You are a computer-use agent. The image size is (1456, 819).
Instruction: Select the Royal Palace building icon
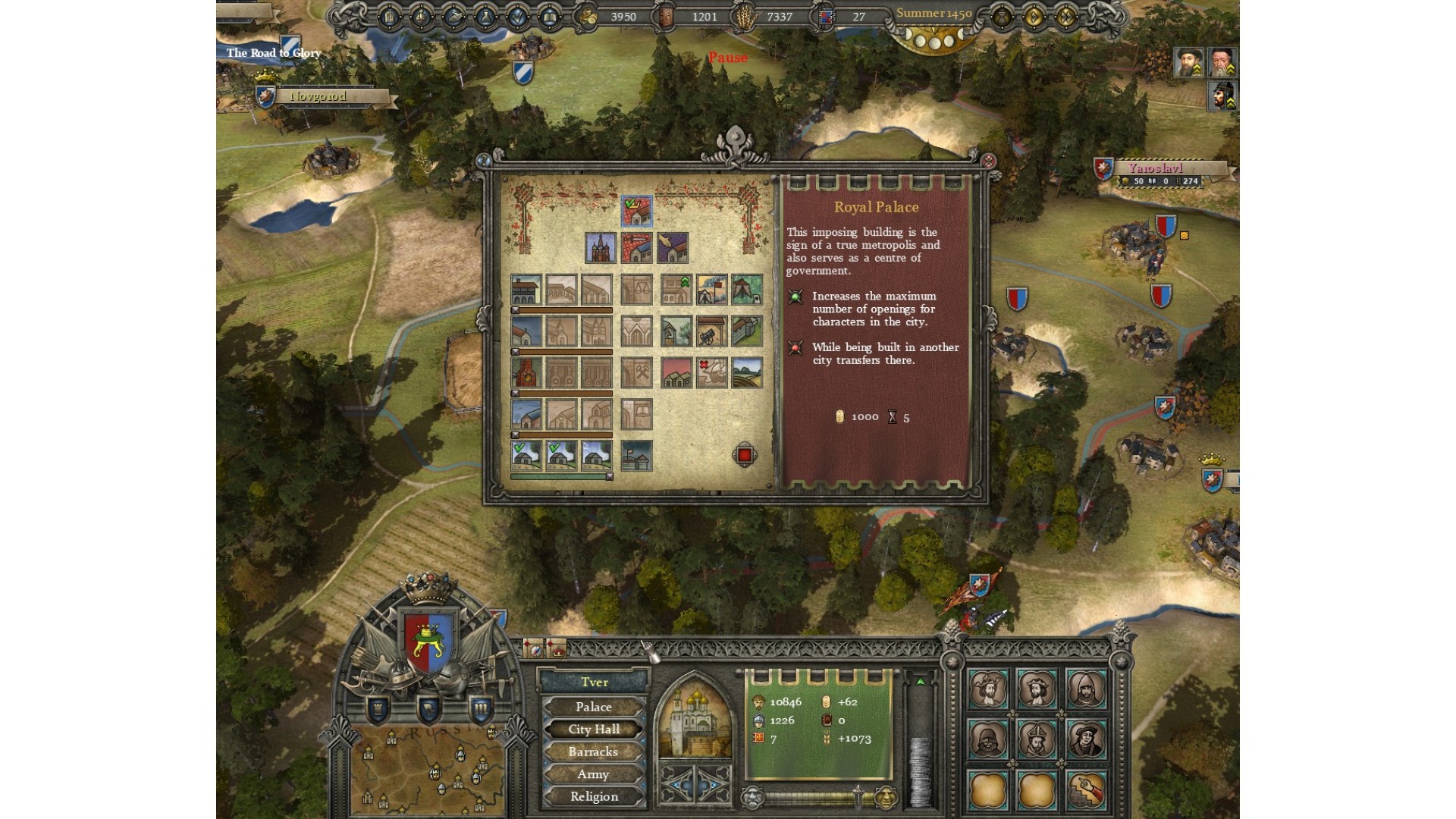[636, 212]
